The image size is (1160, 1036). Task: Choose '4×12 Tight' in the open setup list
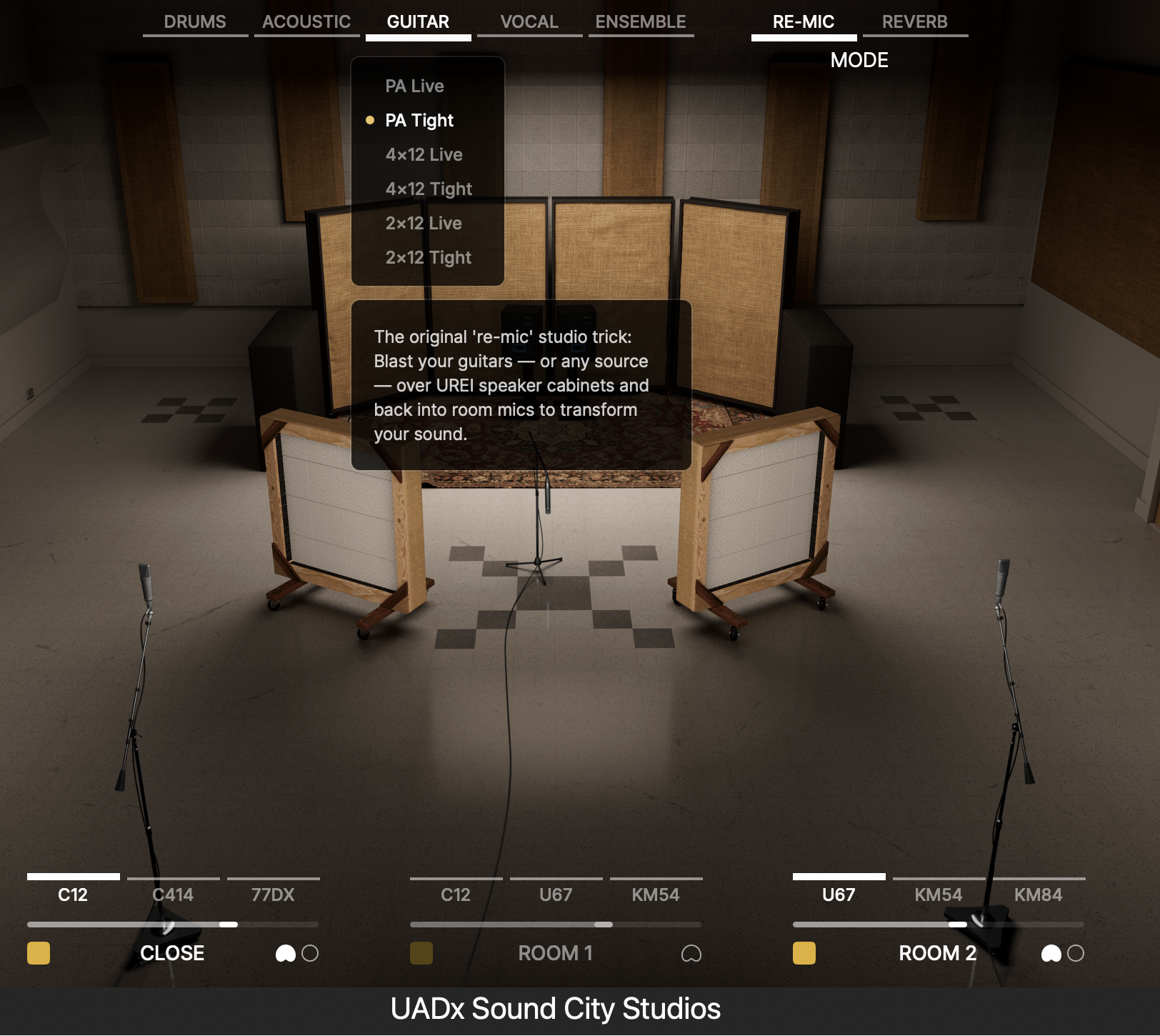pyautogui.click(x=428, y=189)
